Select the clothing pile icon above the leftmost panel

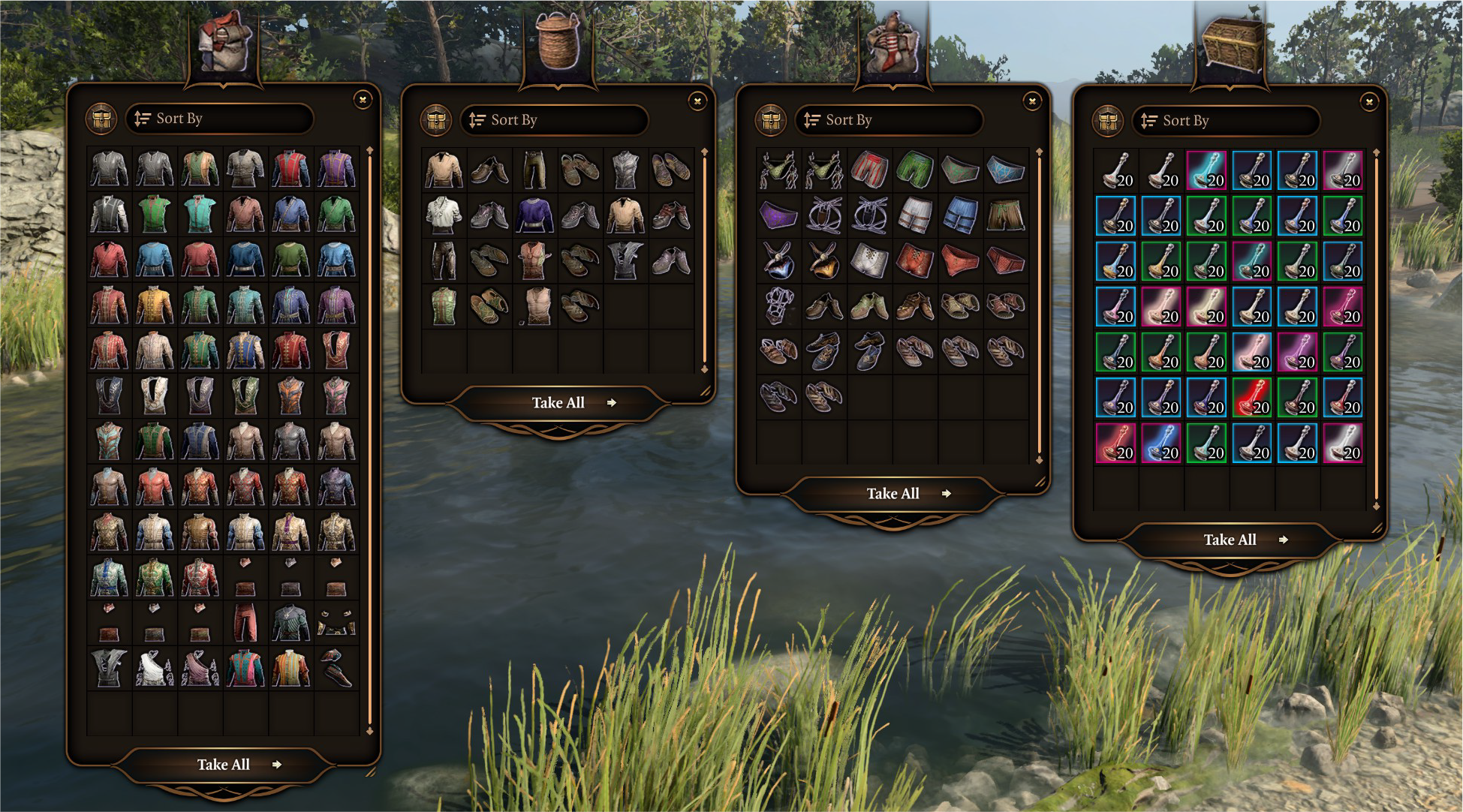[x=222, y=41]
